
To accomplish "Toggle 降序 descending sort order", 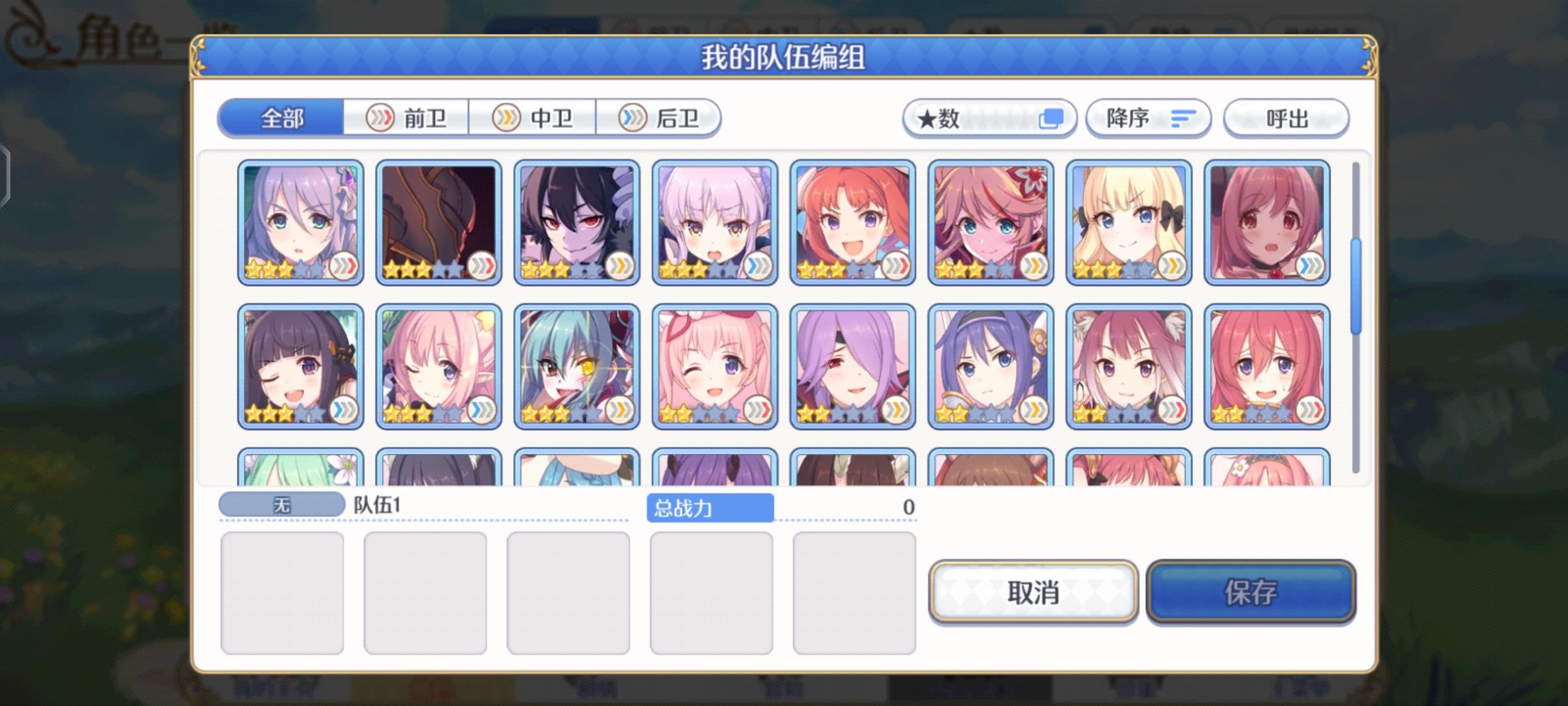I will click(x=1148, y=118).
